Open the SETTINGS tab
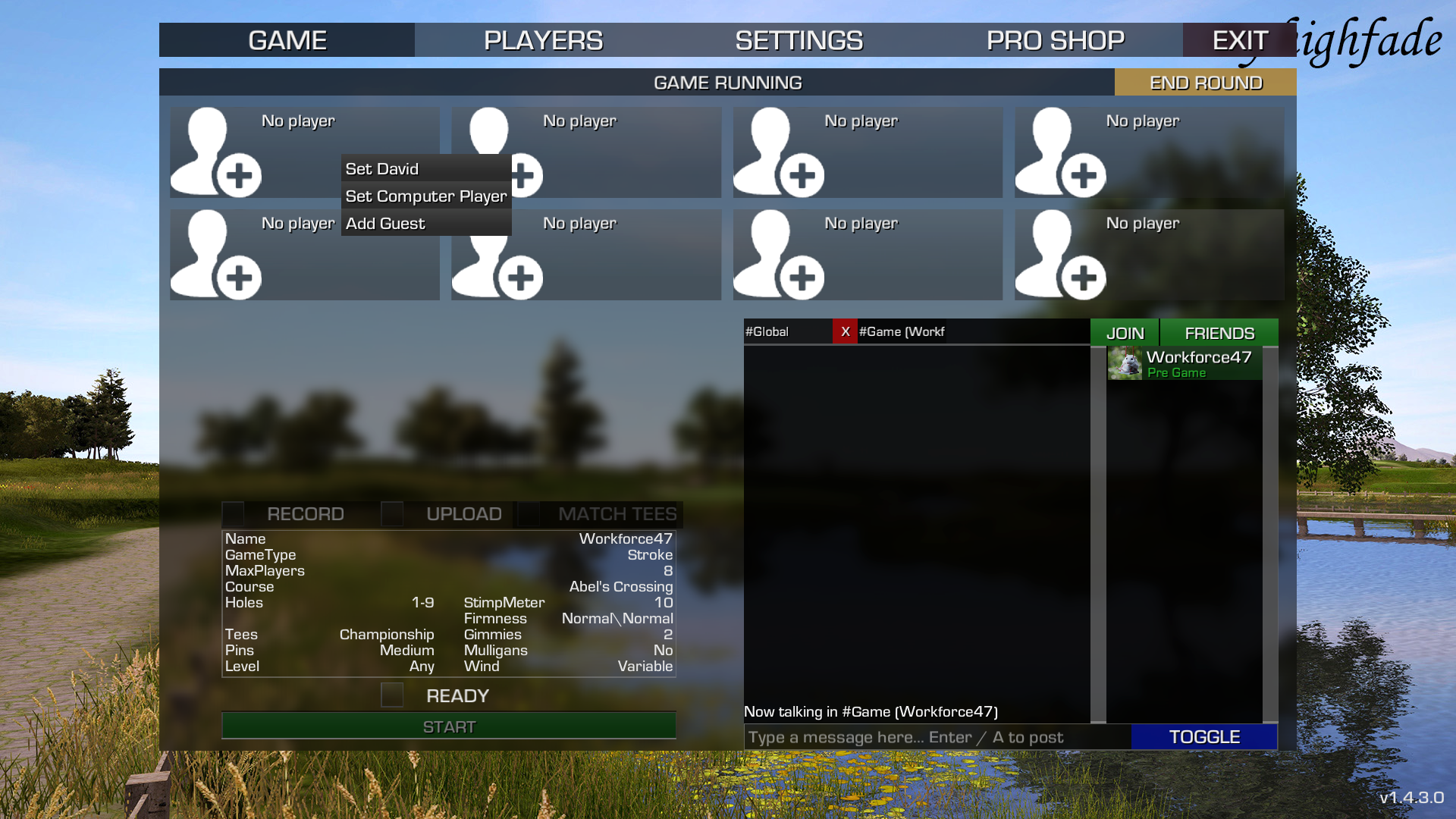This screenshot has width=1456, height=819. click(x=799, y=40)
